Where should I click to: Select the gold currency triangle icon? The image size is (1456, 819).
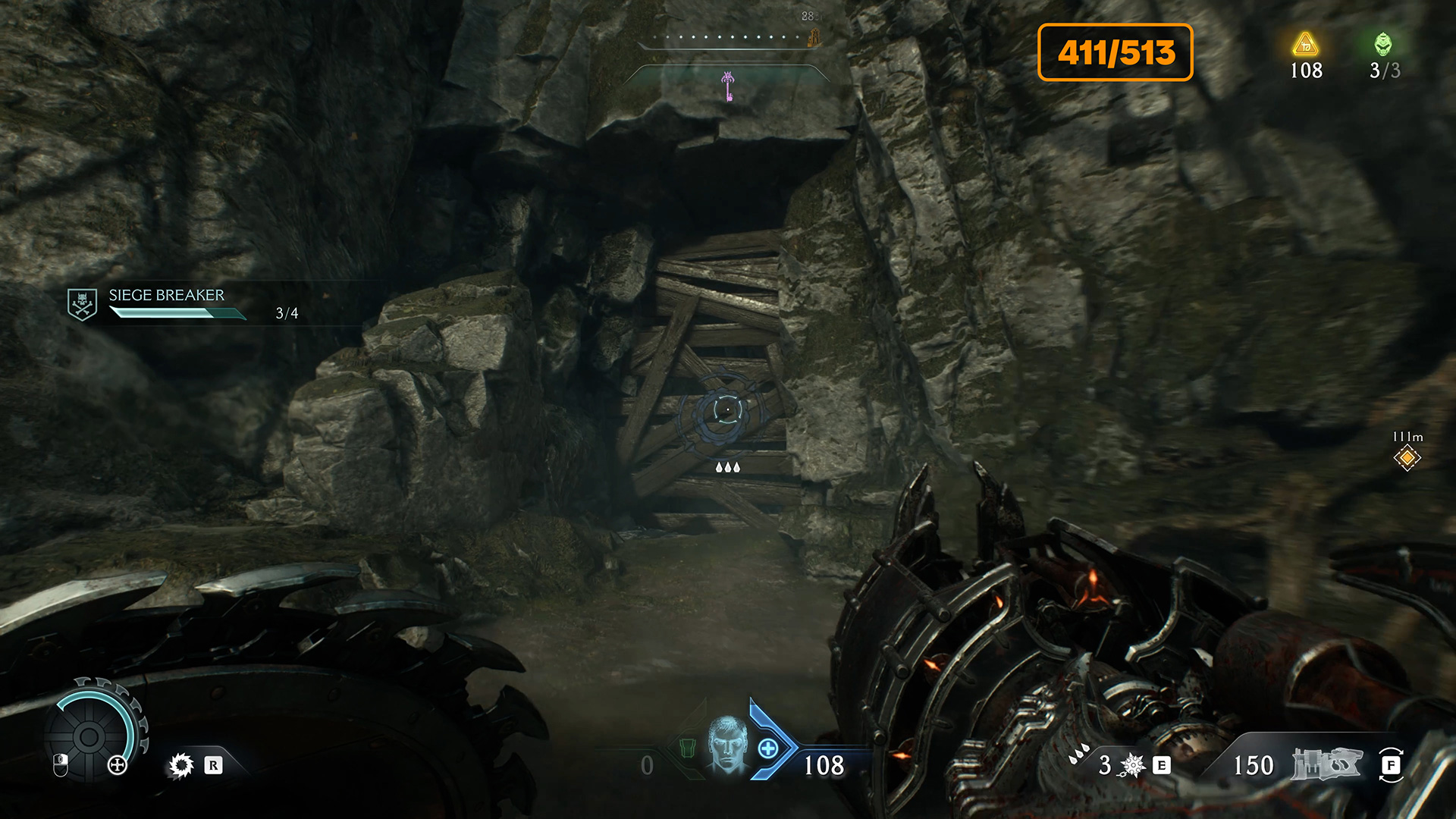[1305, 45]
